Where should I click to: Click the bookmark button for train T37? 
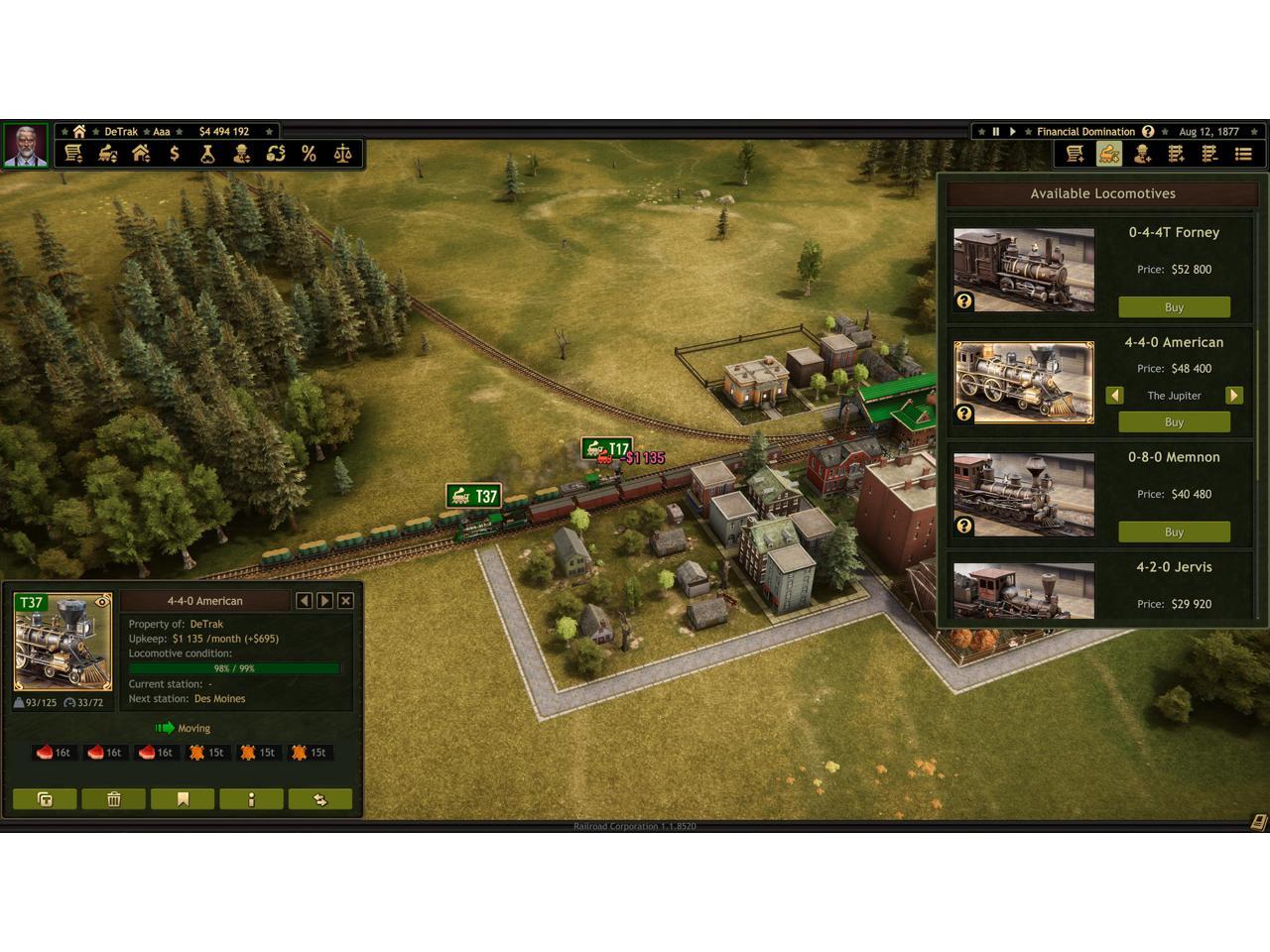183,799
